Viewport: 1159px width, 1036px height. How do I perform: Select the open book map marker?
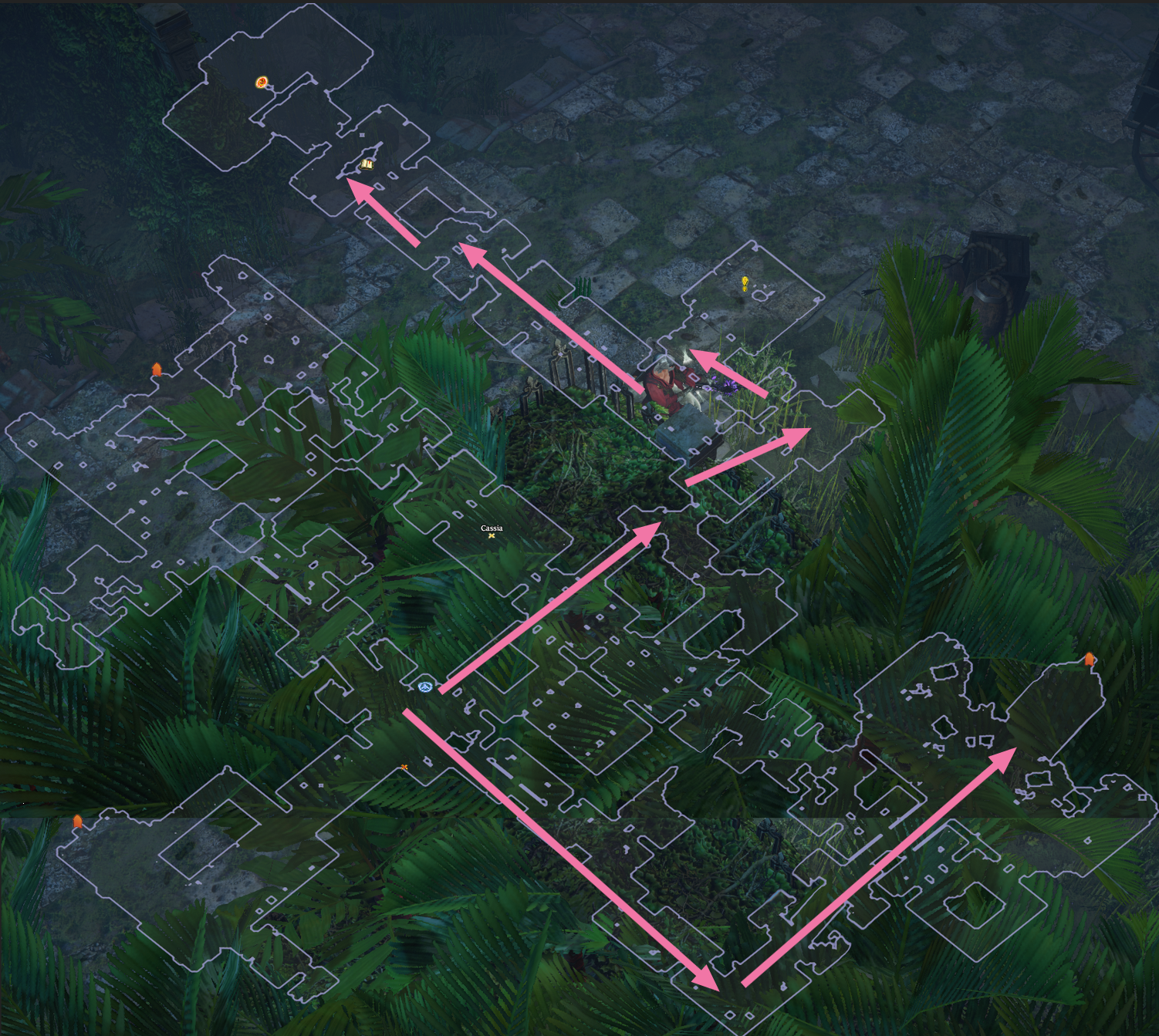point(367,164)
